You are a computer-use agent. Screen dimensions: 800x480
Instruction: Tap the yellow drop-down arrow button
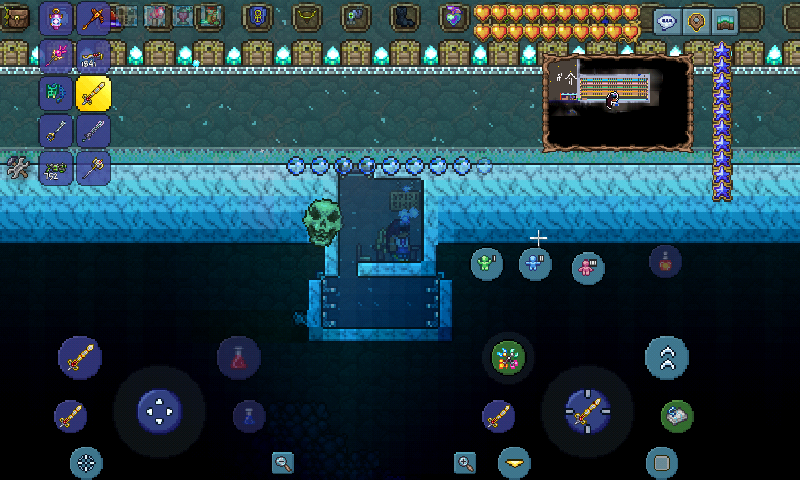(514, 462)
